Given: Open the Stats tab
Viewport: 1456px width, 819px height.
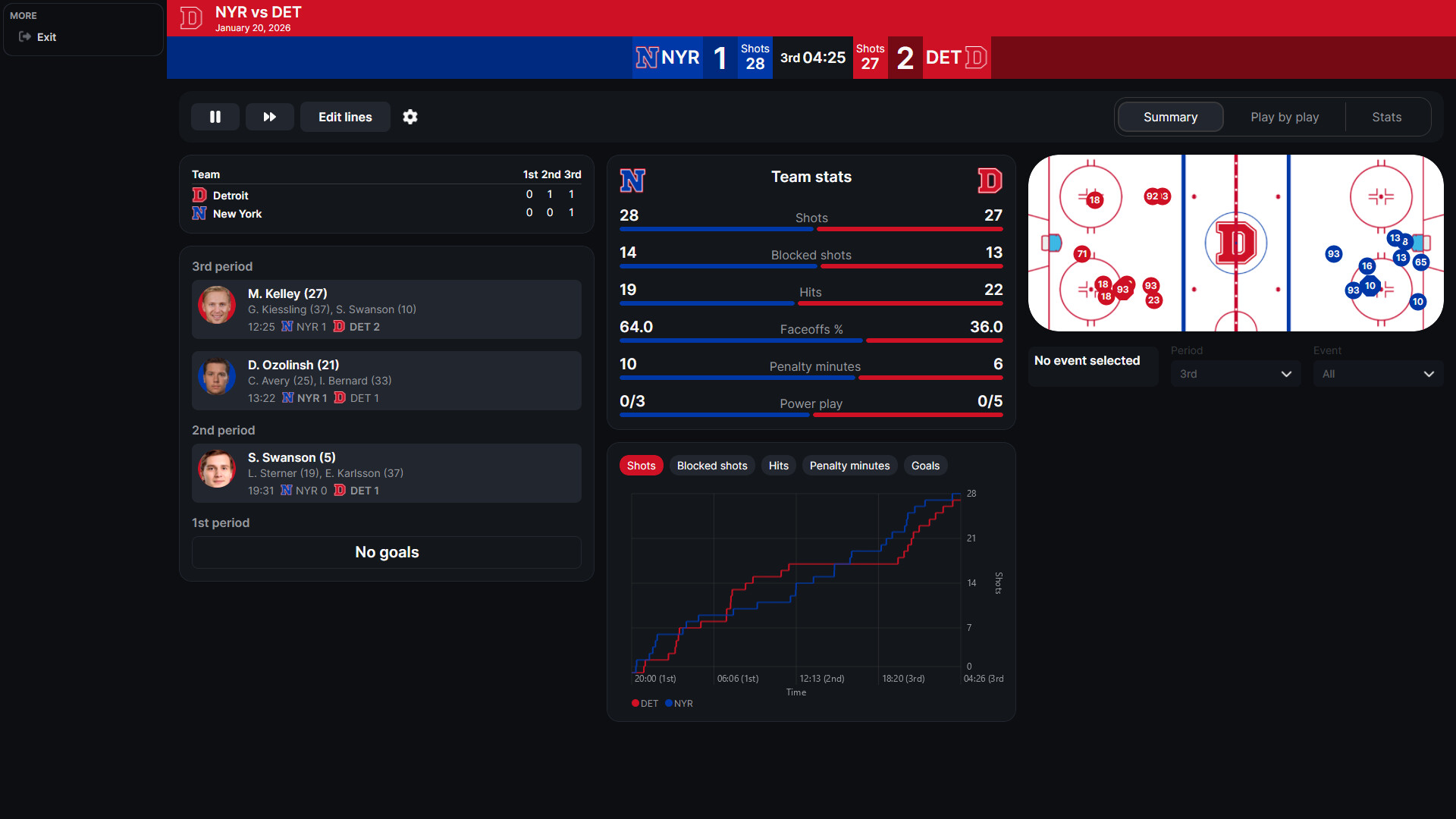Looking at the screenshot, I should [x=1386, y=117].
